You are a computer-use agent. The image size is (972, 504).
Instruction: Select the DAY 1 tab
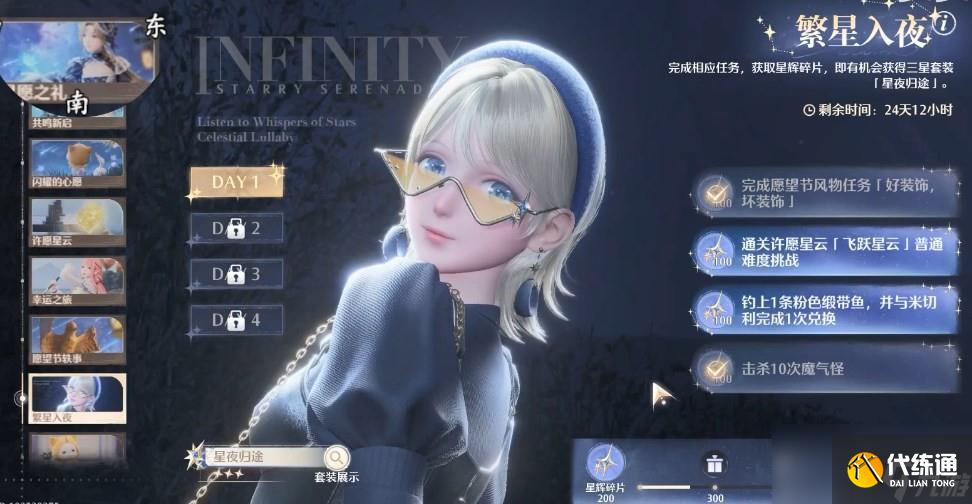tap(236, 182)
